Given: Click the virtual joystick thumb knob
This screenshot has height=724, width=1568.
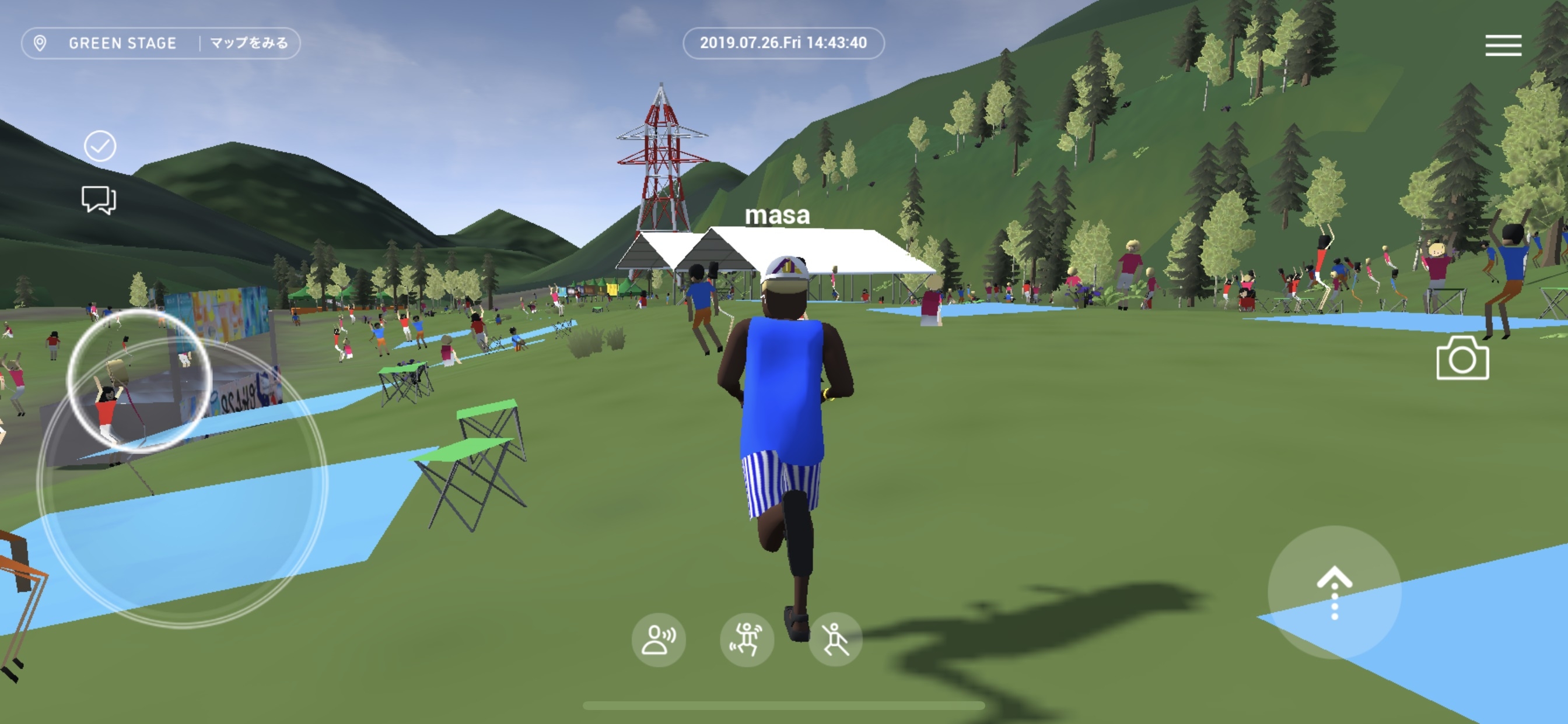Looking at the screenshot, I should [139, 381].
